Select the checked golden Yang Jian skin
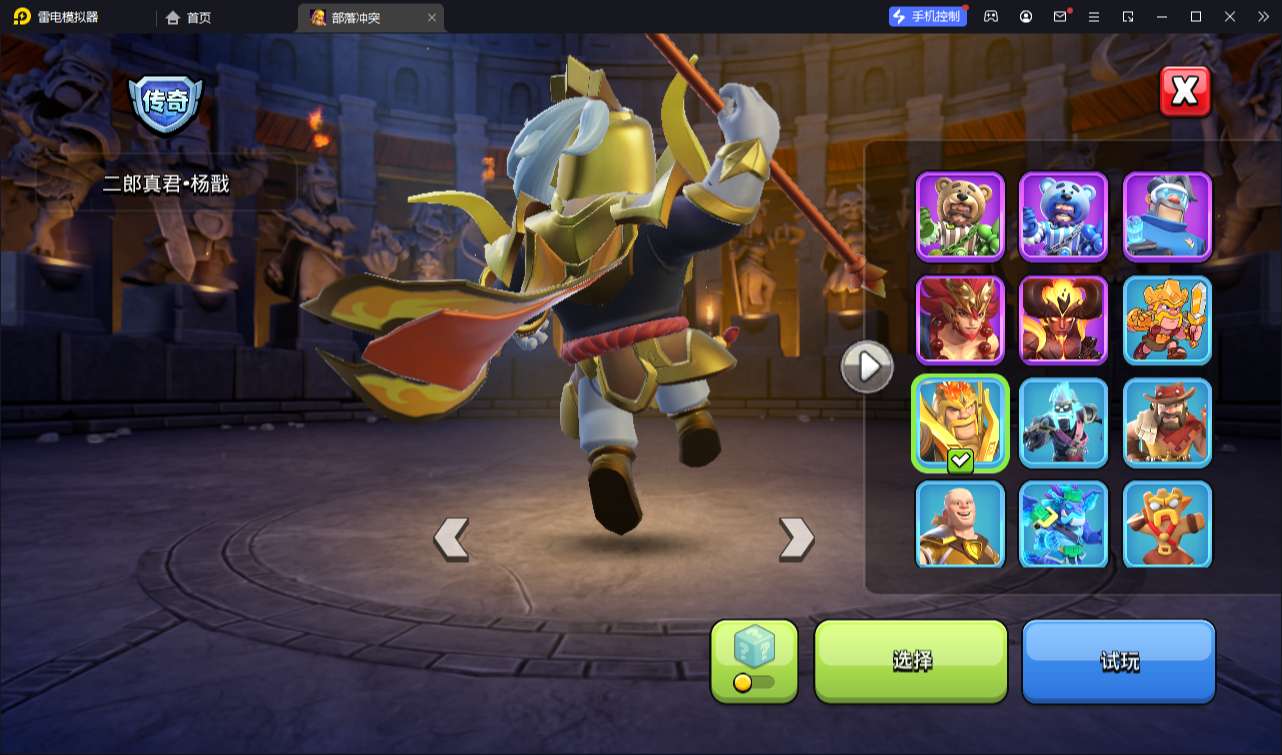 (960, 423)
